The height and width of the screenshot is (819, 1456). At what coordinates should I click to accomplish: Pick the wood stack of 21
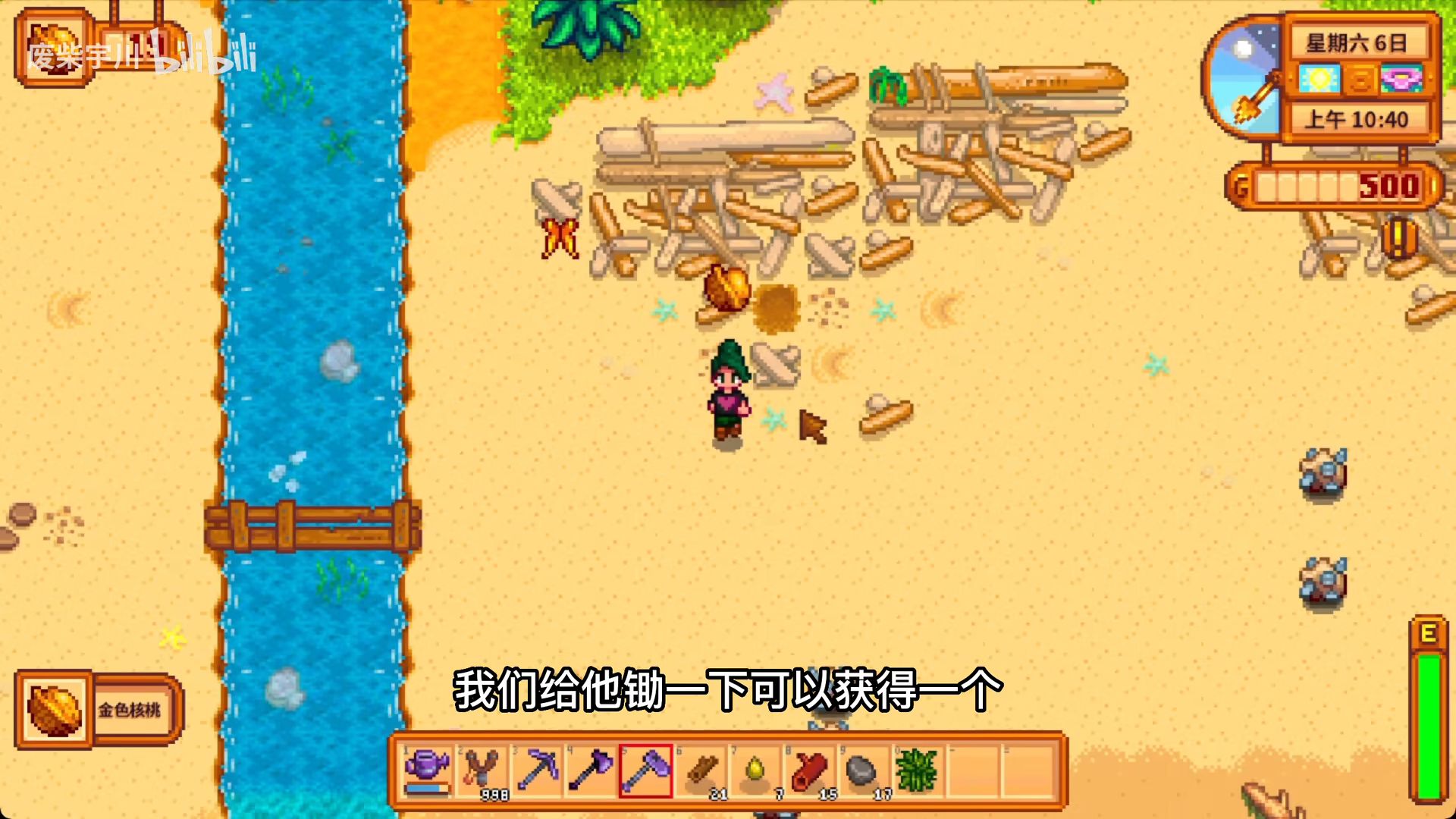[x=701, y=770]
